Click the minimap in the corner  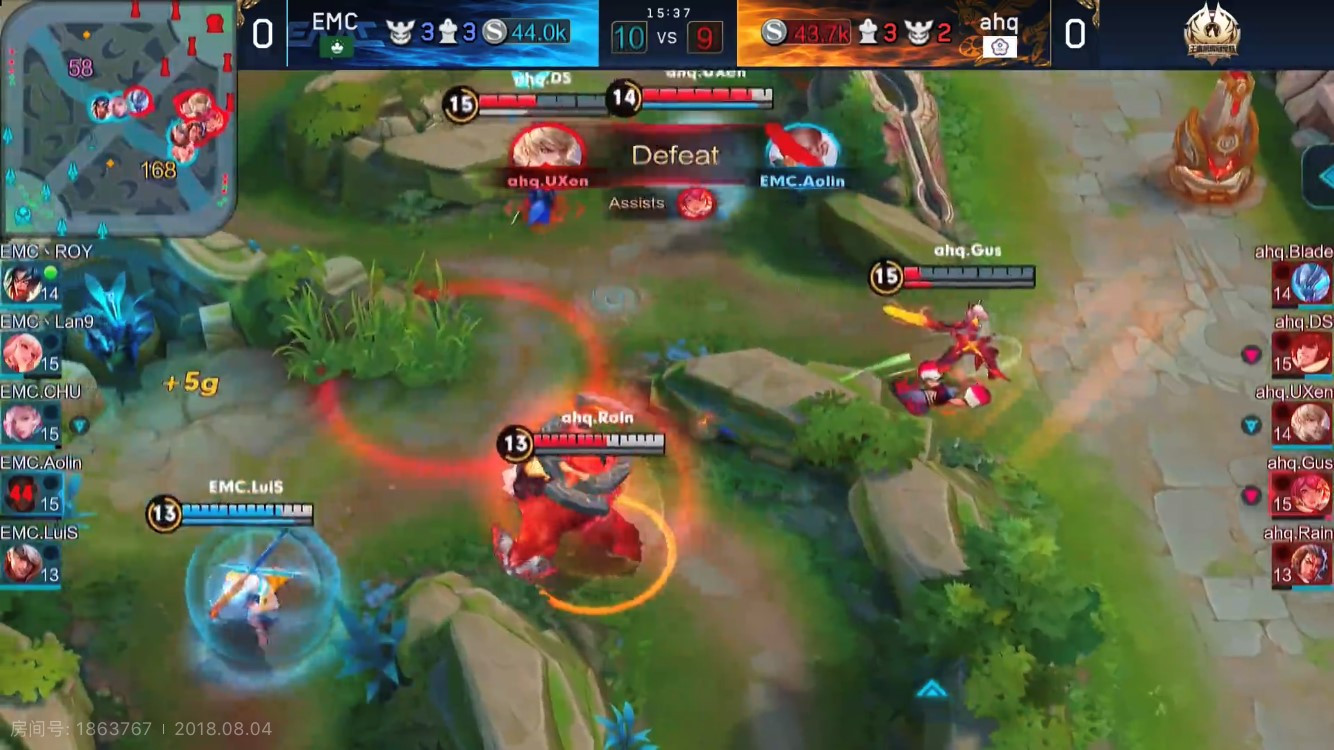(x=117, y=117)
